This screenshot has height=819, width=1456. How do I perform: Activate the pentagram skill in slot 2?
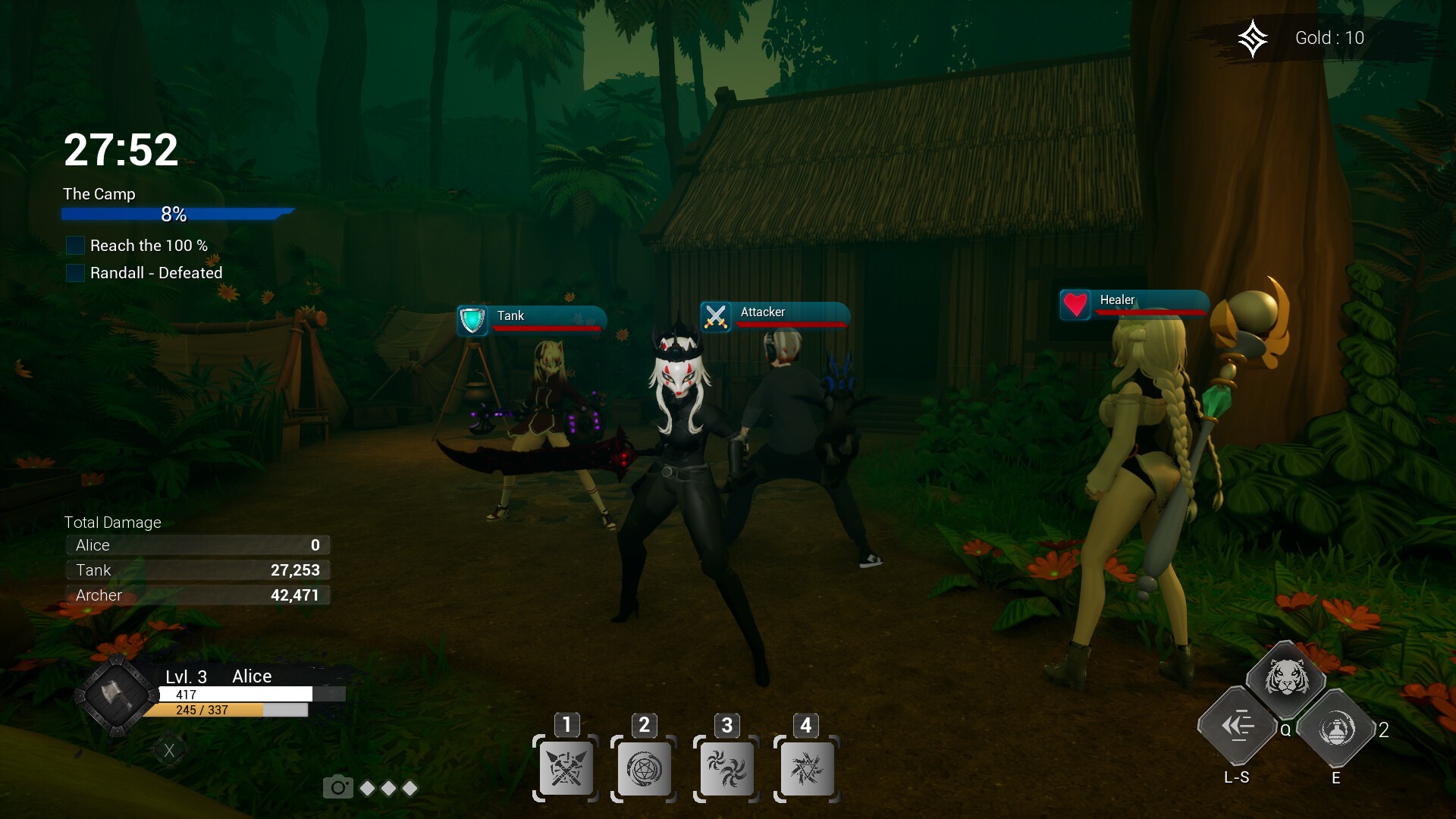click(x=645, y=768)
